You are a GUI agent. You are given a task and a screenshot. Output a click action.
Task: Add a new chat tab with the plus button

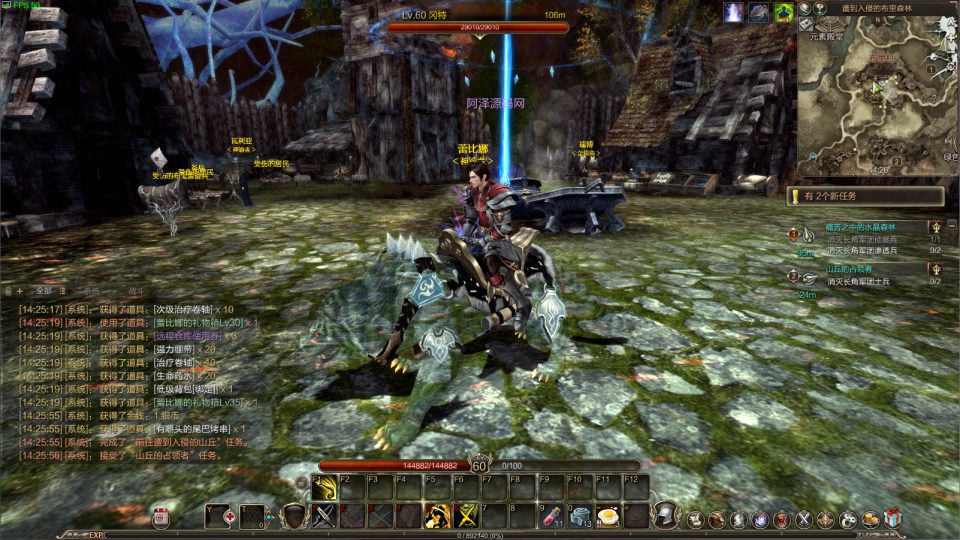click(18, 291)
